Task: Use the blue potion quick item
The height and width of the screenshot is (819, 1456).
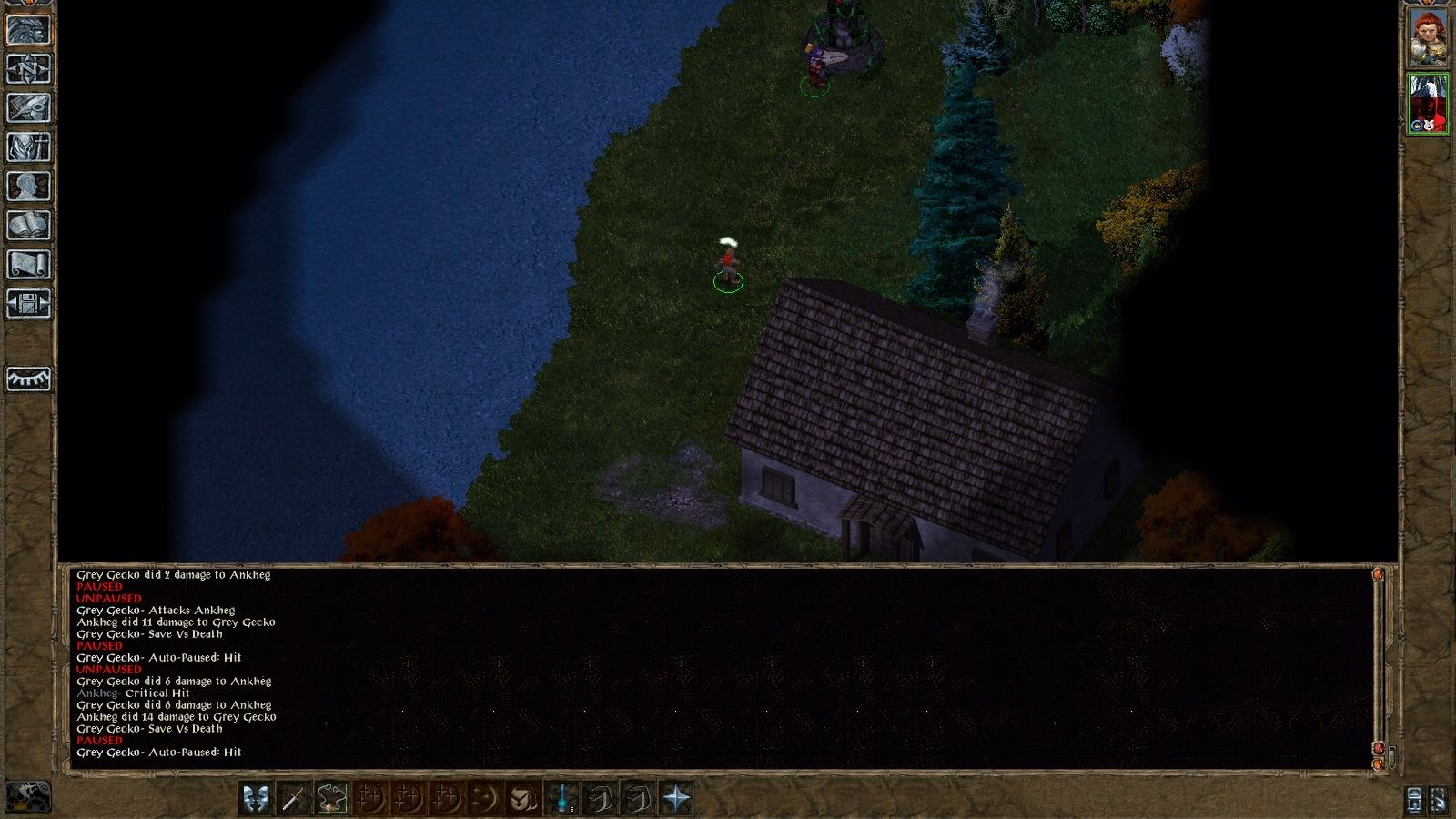Action: (x=563, y=798)
